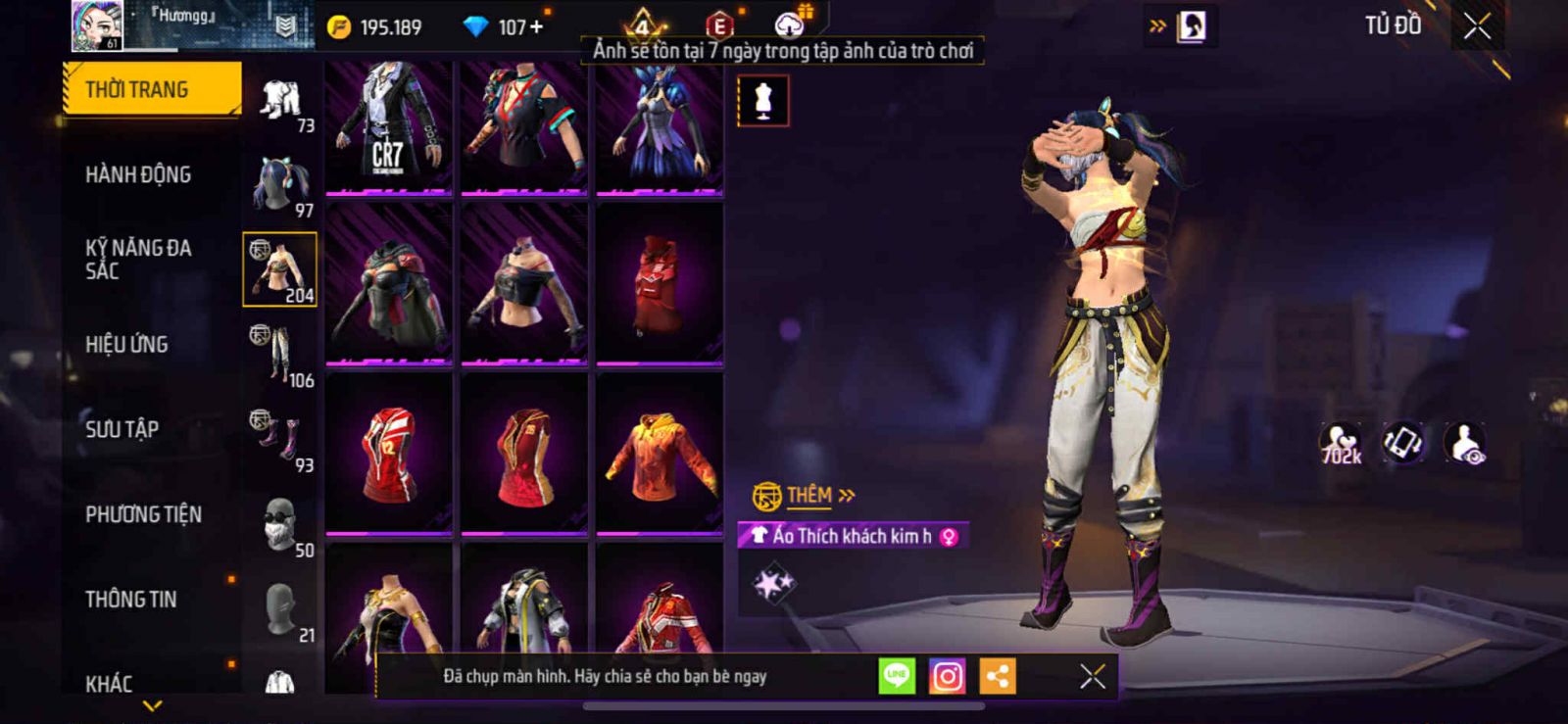Open the THỜI TRANG tab
The width and height of the screenshot is (1568, 724).
click(151, 89)
